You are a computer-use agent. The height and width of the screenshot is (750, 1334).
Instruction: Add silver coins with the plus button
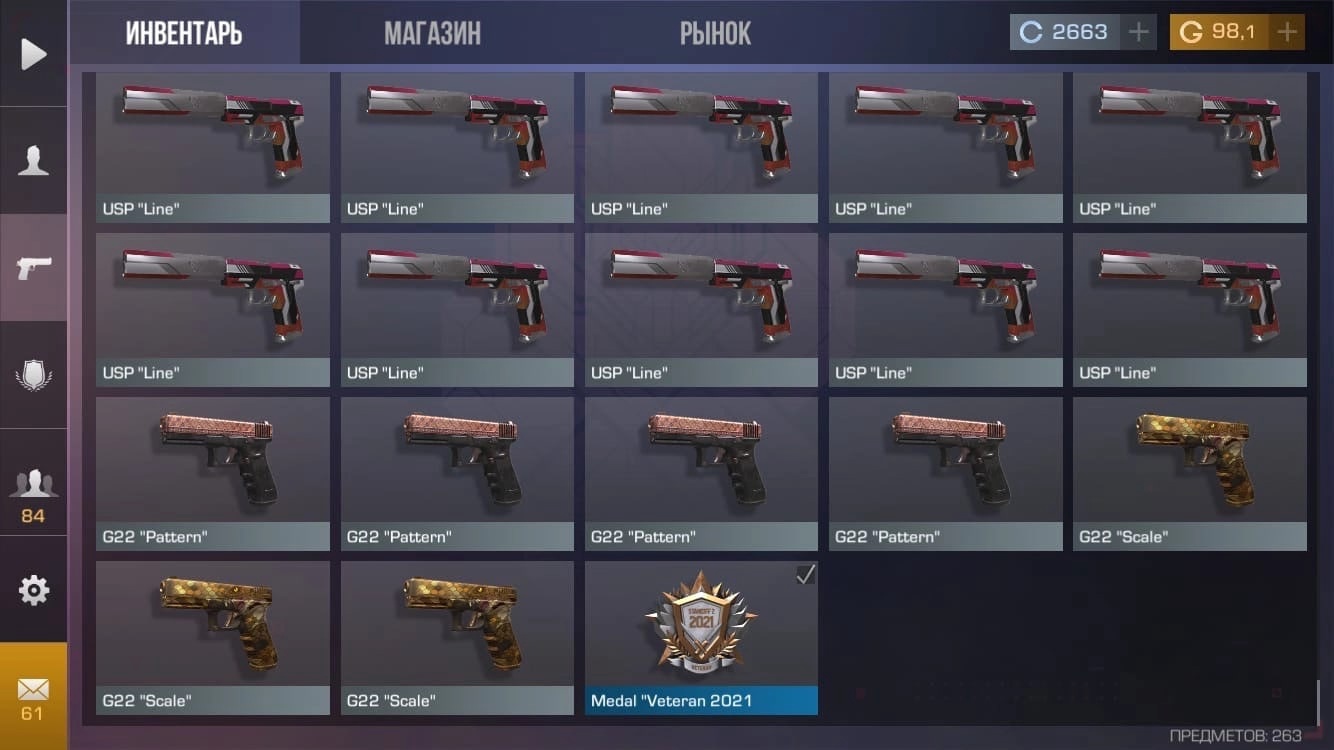(1138, 32)
